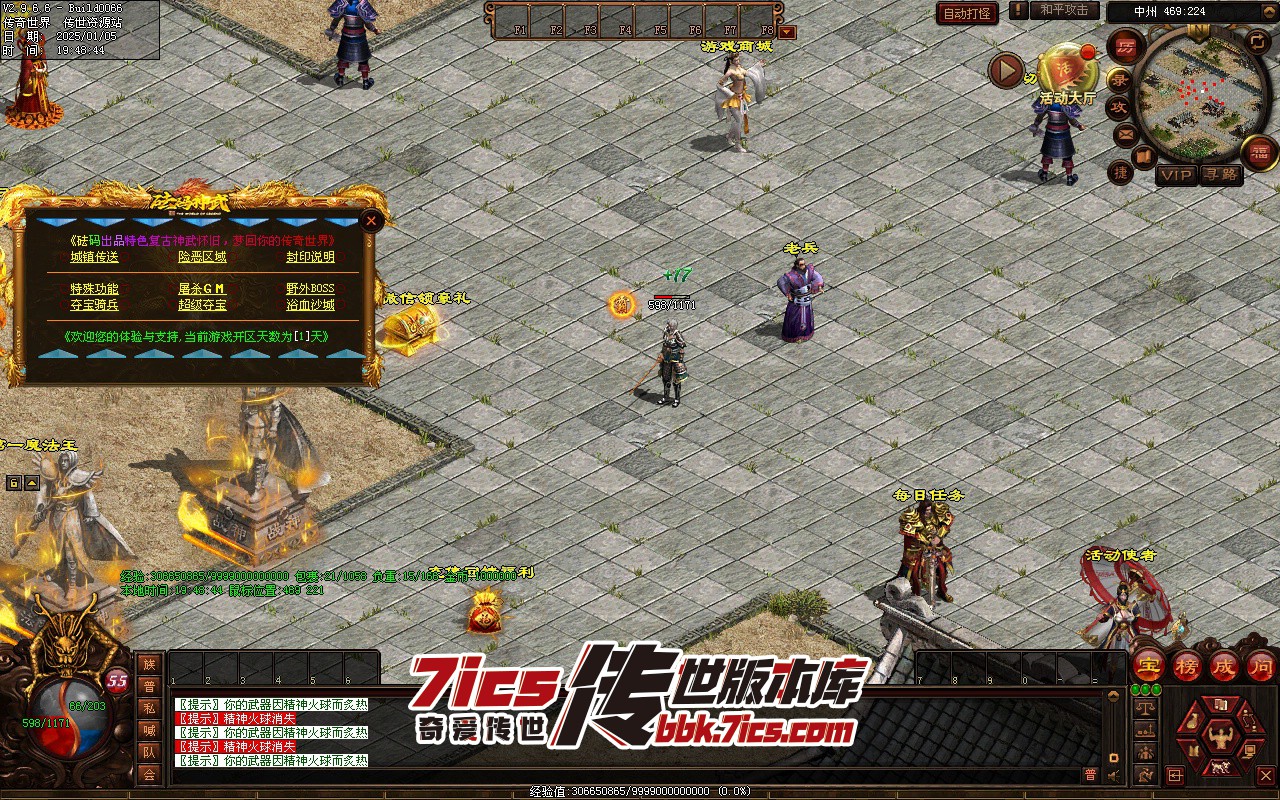The height and width of the screenshot is (800, 1280).
Task: Select the 浴血沙城 menu entry
Action: coord(310,305)
